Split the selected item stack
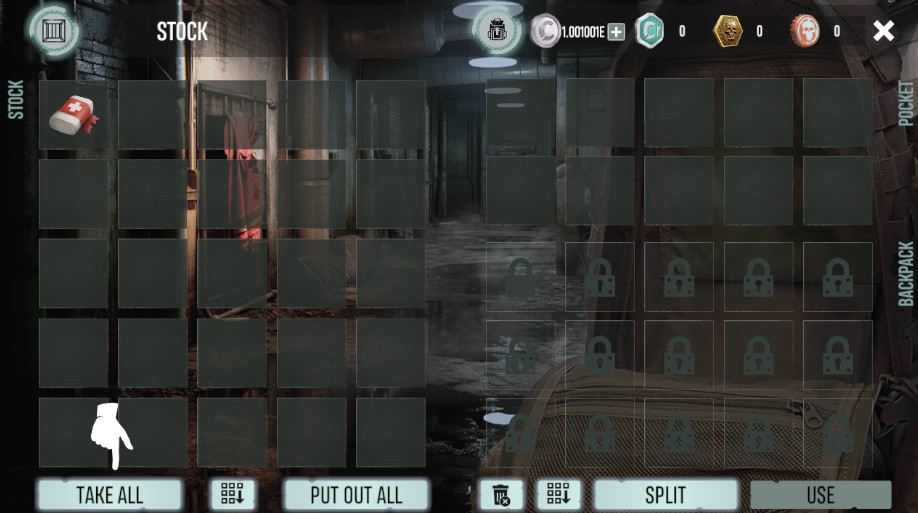The image size is (918, 513). [x=665, y=495]
